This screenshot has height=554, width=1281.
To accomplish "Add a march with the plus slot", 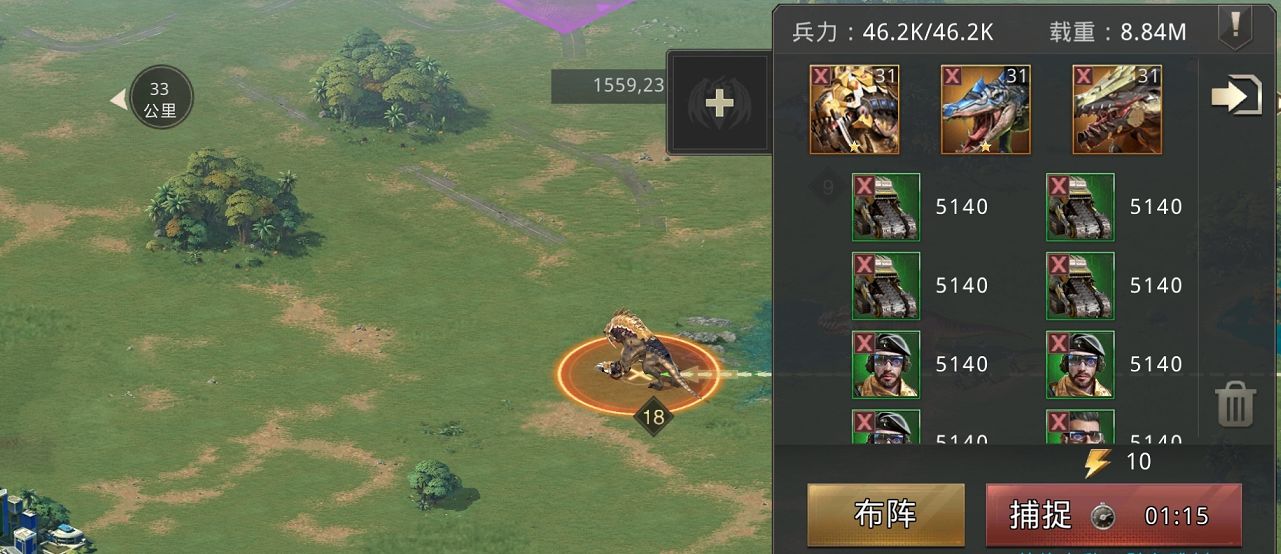I will point(718,103).
